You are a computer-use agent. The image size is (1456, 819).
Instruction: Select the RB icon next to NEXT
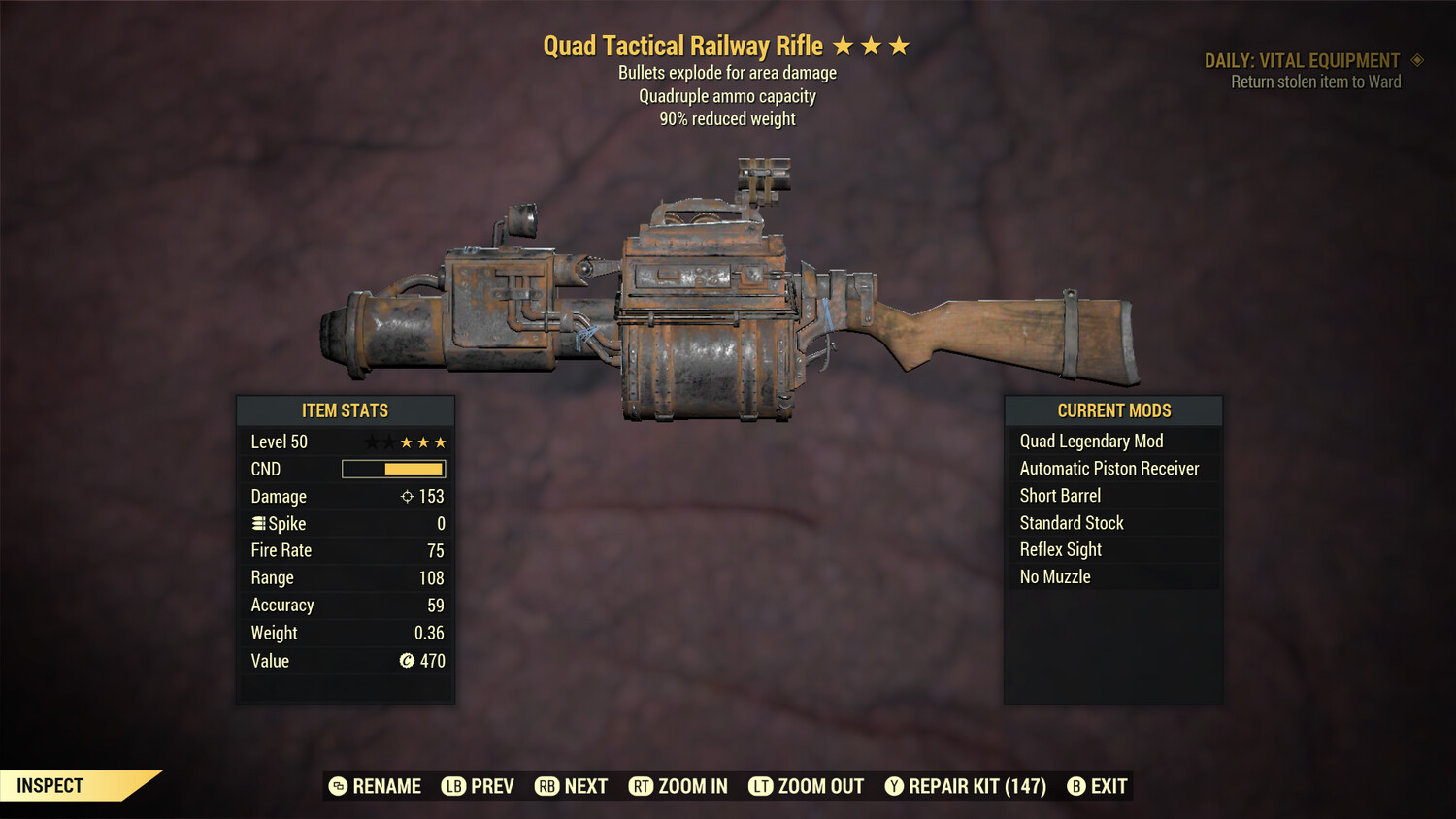tap(546, 786)
